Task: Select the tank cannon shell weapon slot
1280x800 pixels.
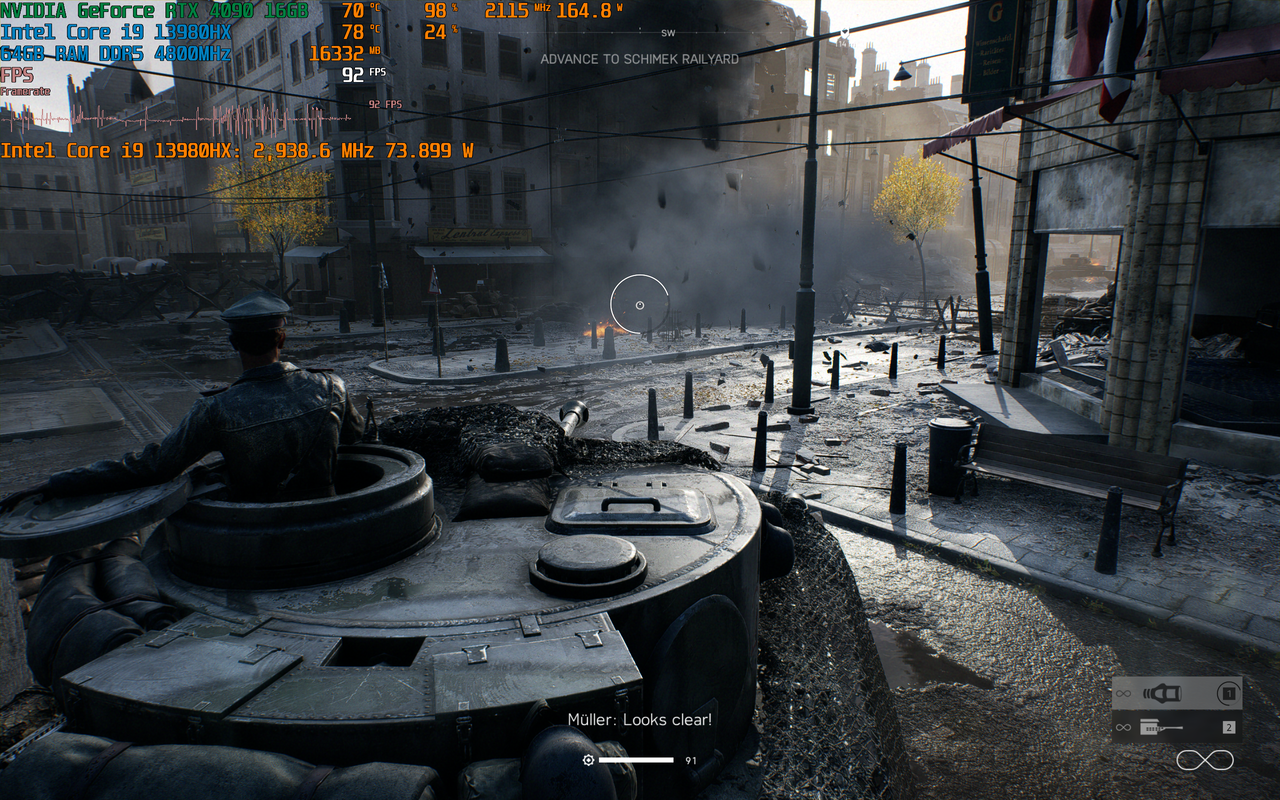Action: [1176, 693]
